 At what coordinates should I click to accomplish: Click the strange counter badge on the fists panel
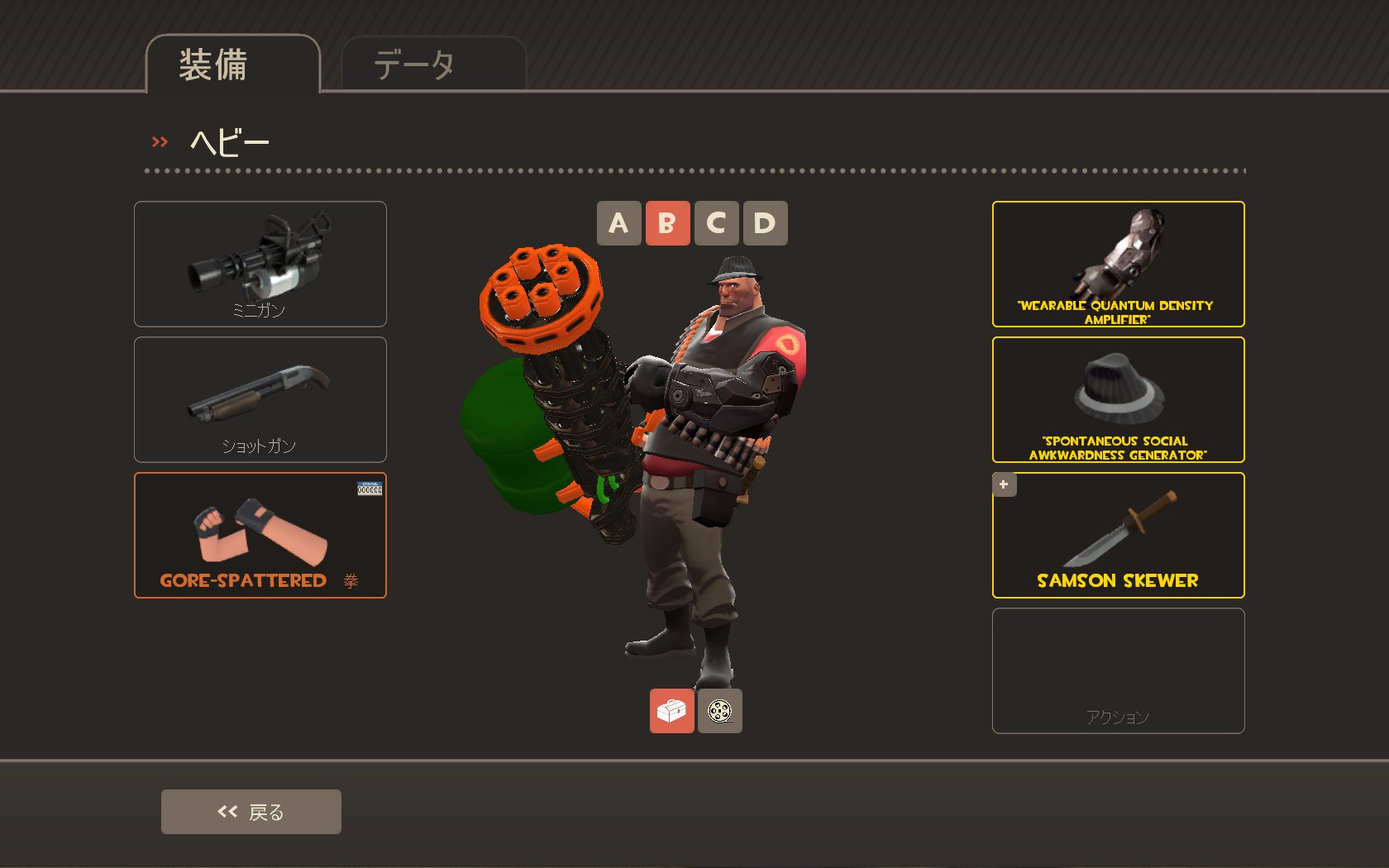[x=370, y=488]
